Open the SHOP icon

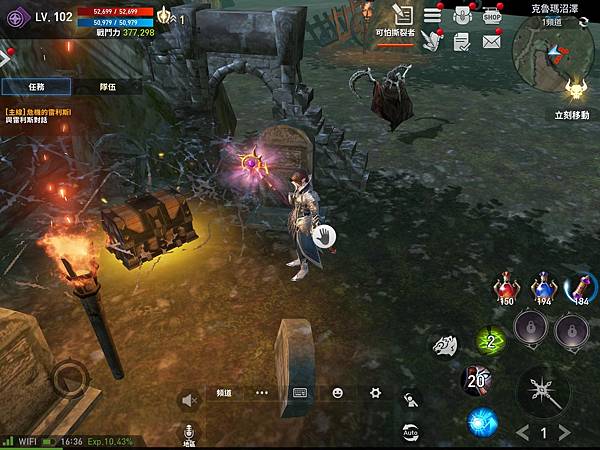click(x=491, y=15)
